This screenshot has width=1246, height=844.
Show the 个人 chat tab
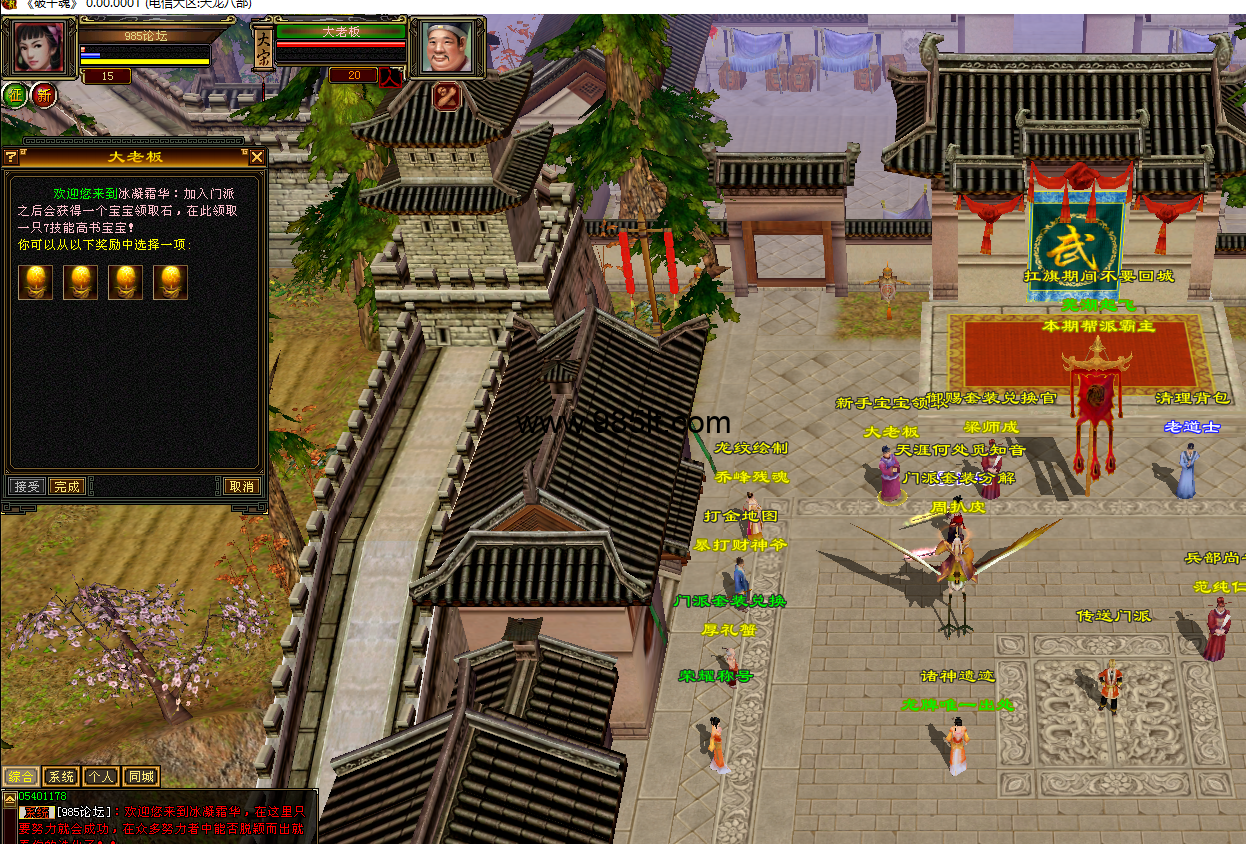tap(100, 776)
